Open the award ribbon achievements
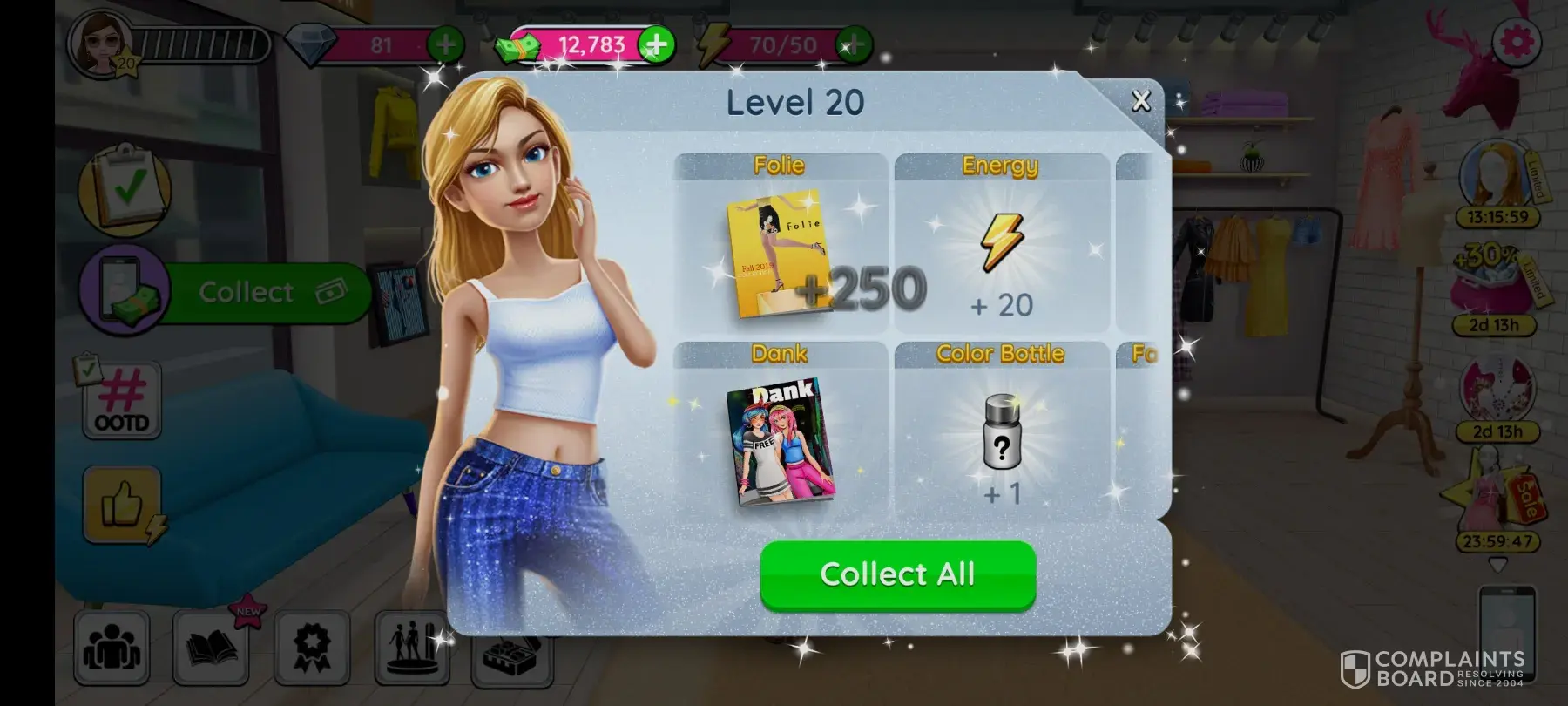The width and height of the screenshot is (1568, 706). click(311, 648)
